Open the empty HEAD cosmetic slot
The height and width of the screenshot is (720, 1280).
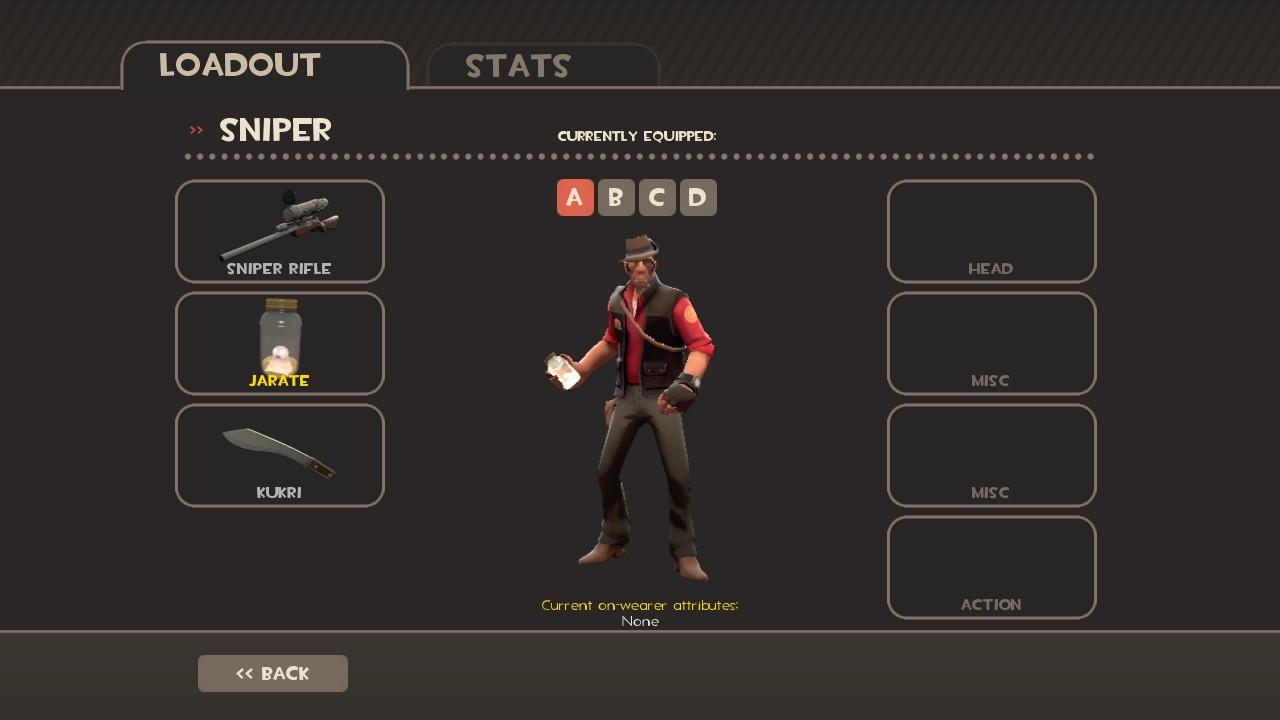[x=991, y=231]
